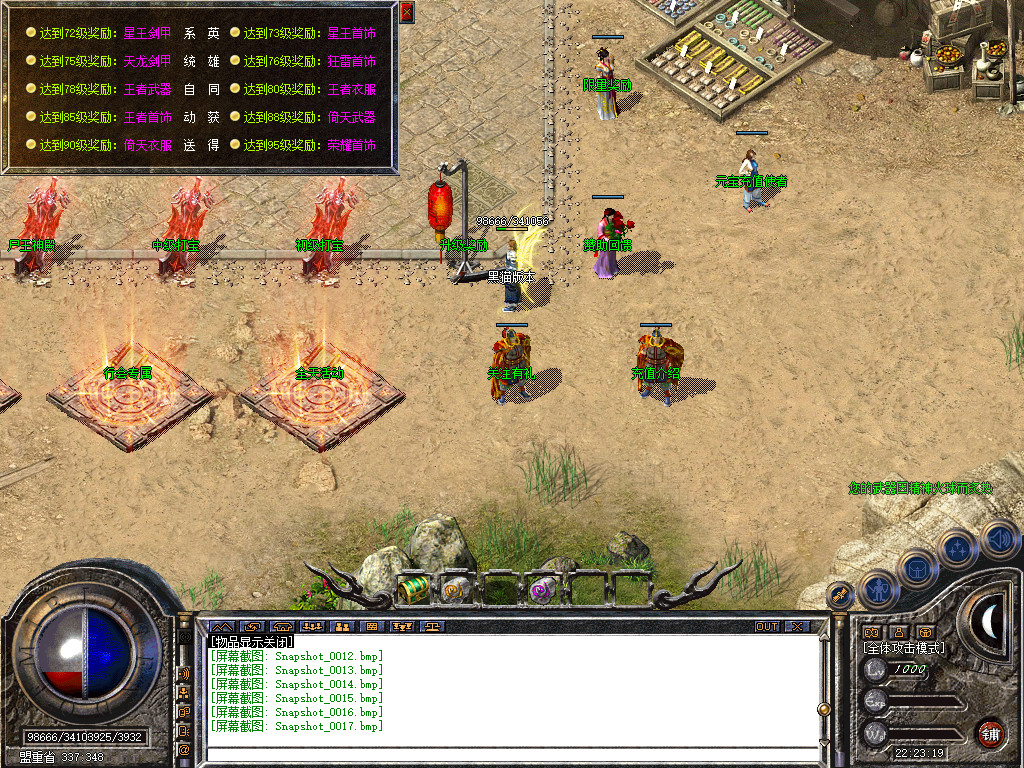This screenshot has height=768, width=1024.
Task: Click the mountain icon chat toolbar button
Action: point(219,627)
